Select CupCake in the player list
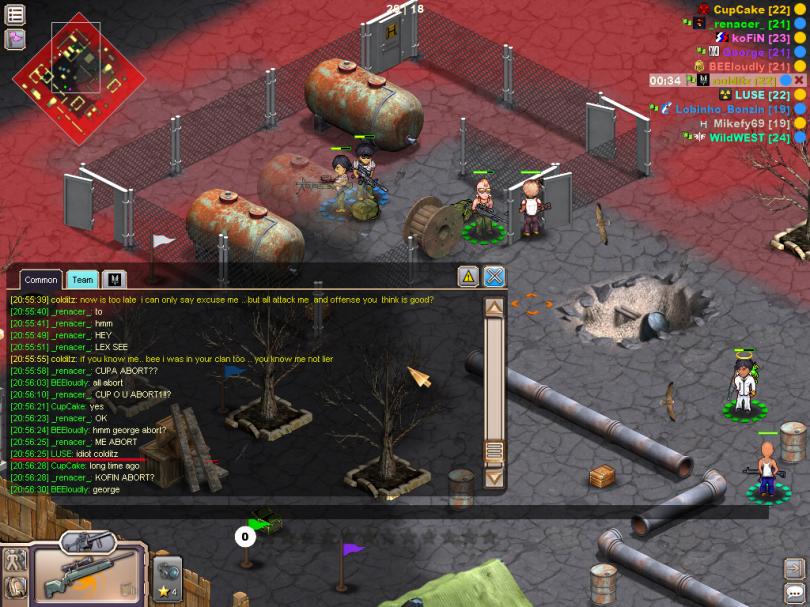The height and width of the screenshot is (607, 810). [738, 10]
